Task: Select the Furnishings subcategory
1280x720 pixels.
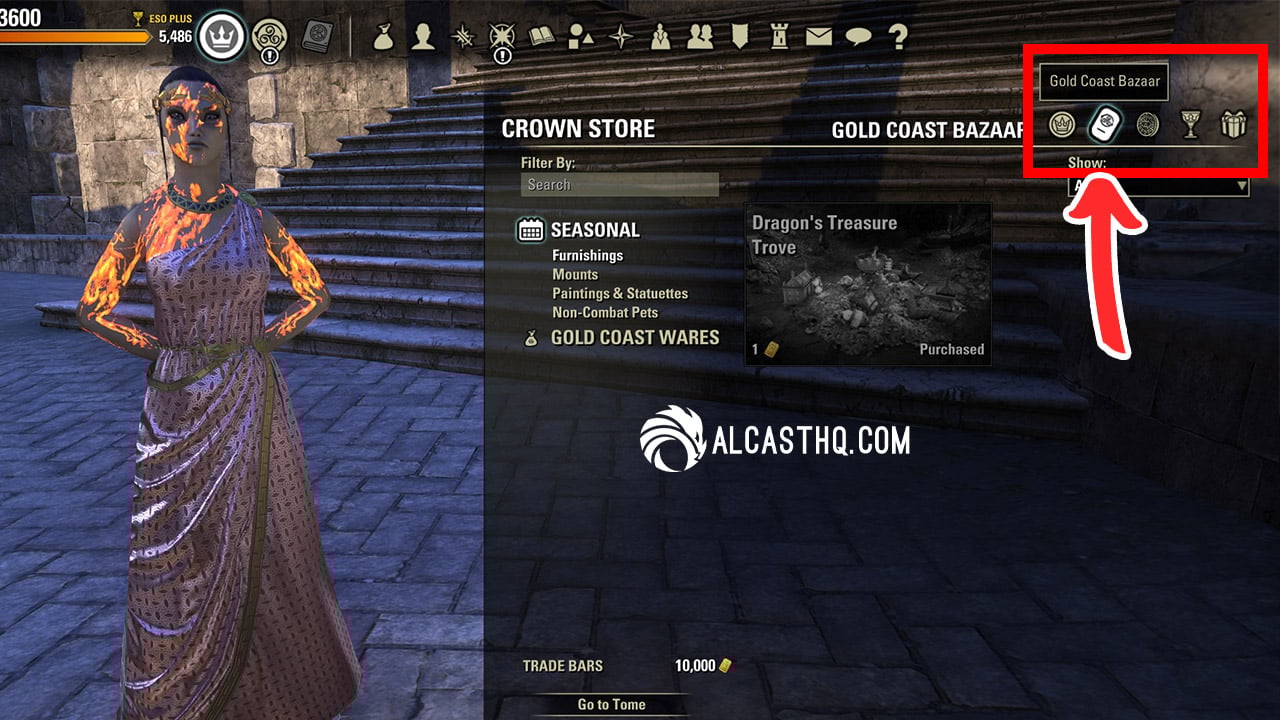Action: [587, 255]
